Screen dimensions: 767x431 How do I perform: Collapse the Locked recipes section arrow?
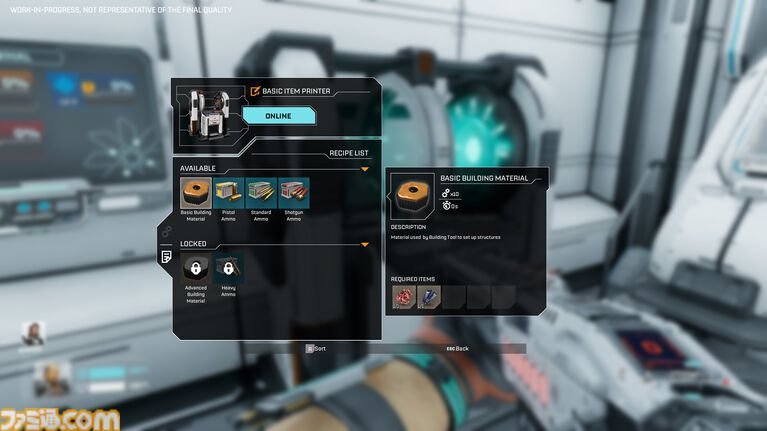pyautogui.click(x=365, y=244)
